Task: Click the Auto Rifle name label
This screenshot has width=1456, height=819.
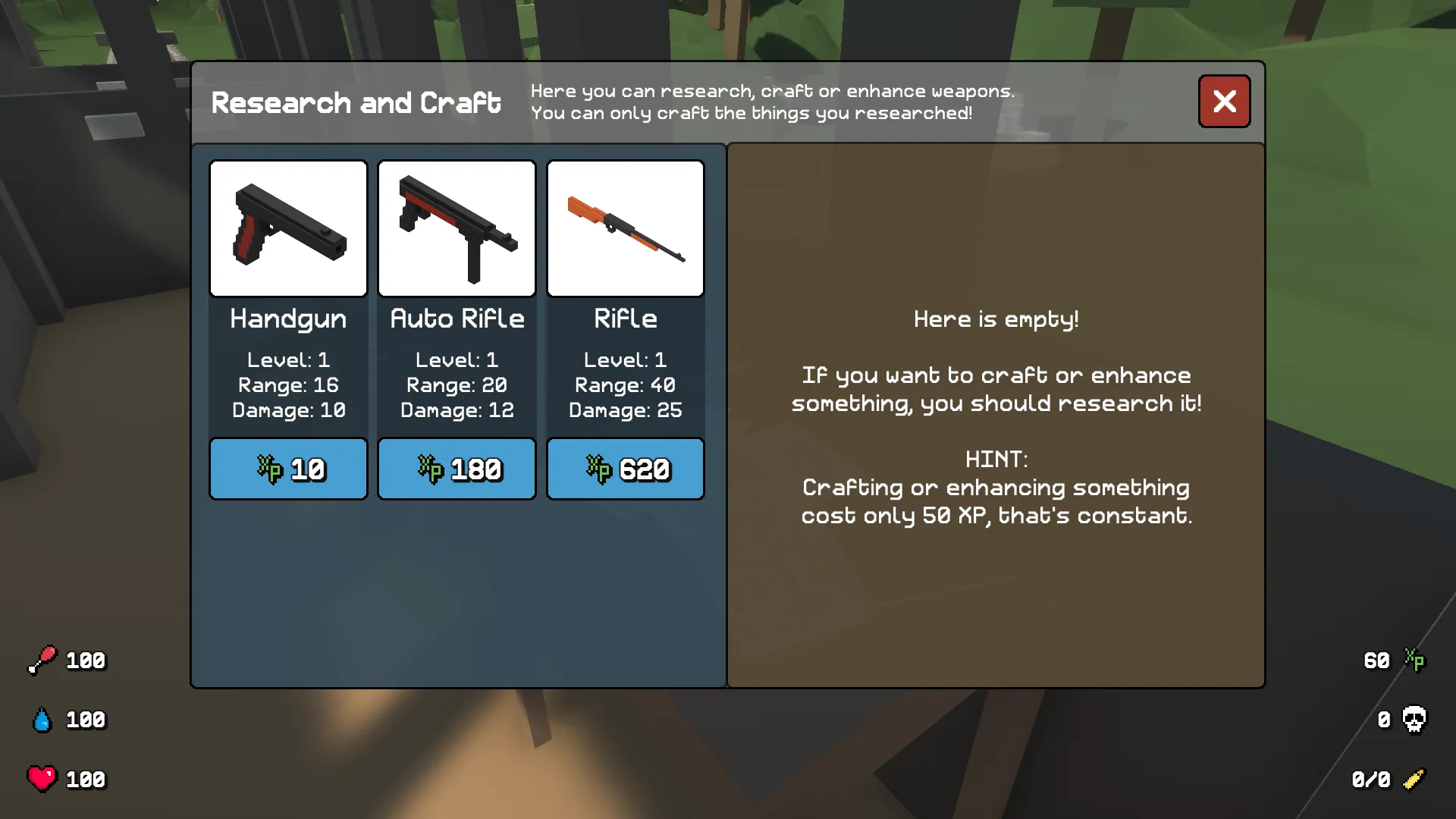Action: (457, 319)
